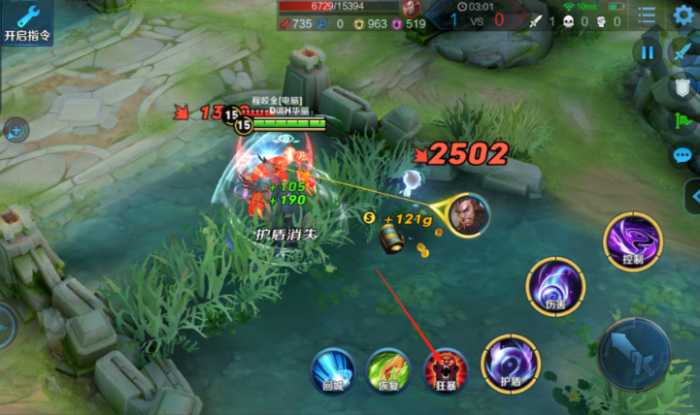
Task: Activate the 狂暴 summoner spell
Action: click(444, 370)
